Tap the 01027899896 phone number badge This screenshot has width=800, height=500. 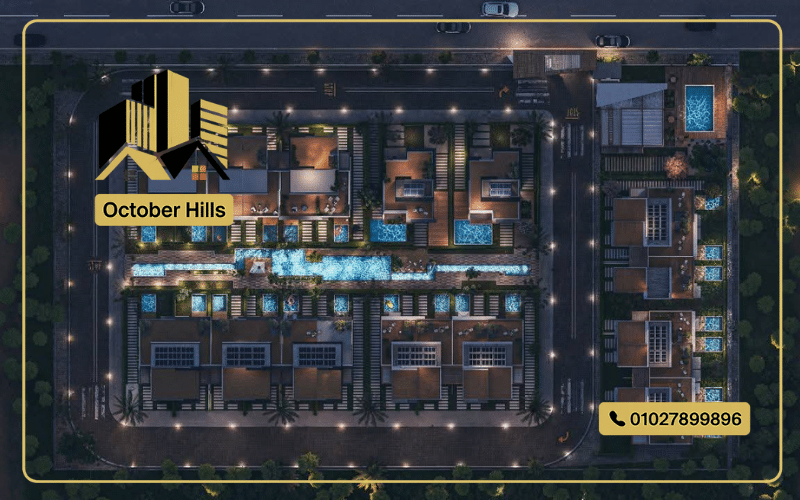coord(674,418)
